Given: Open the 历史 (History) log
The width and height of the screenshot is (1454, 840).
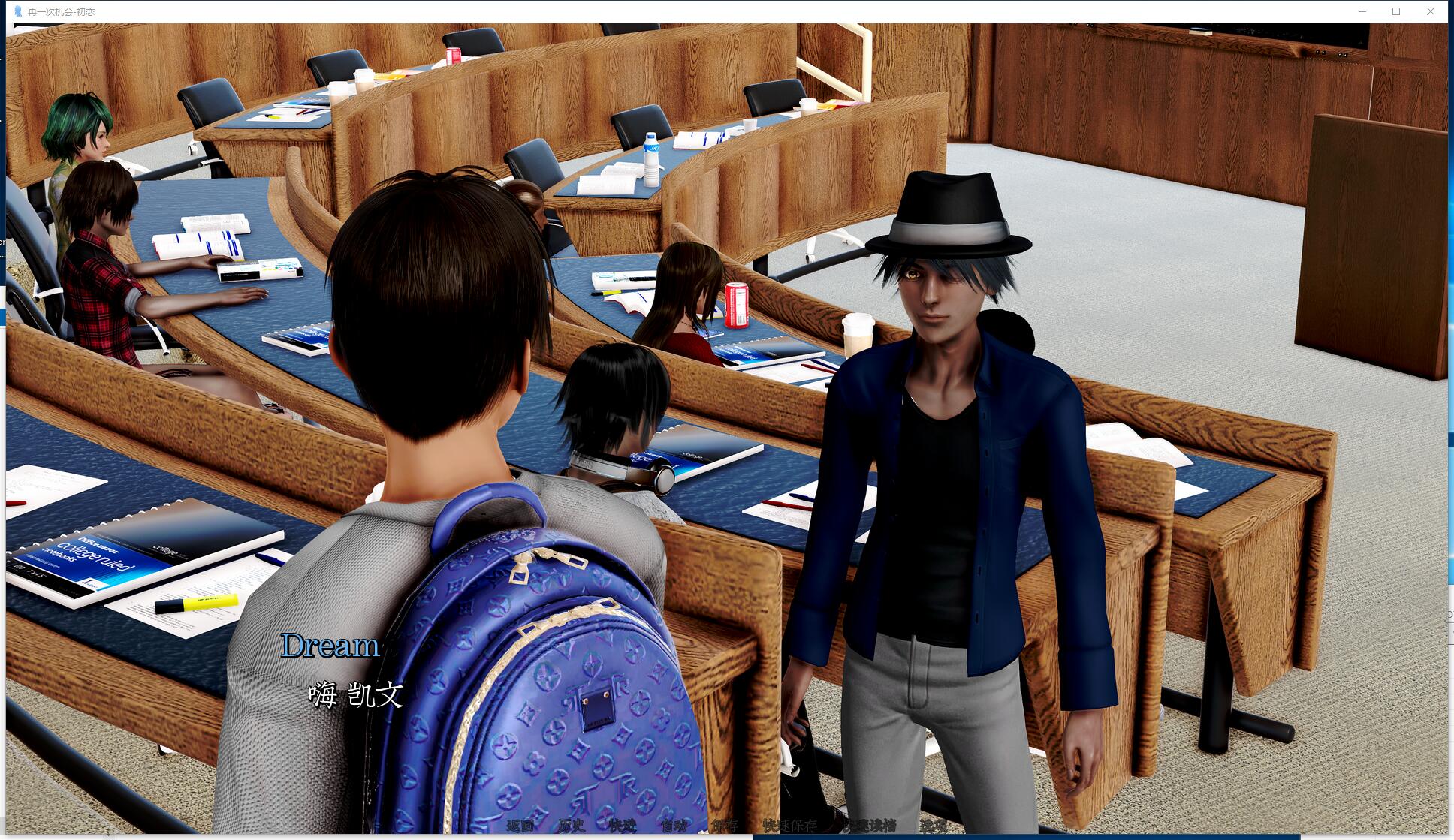Looking at the screenshot, I should 571,826.
